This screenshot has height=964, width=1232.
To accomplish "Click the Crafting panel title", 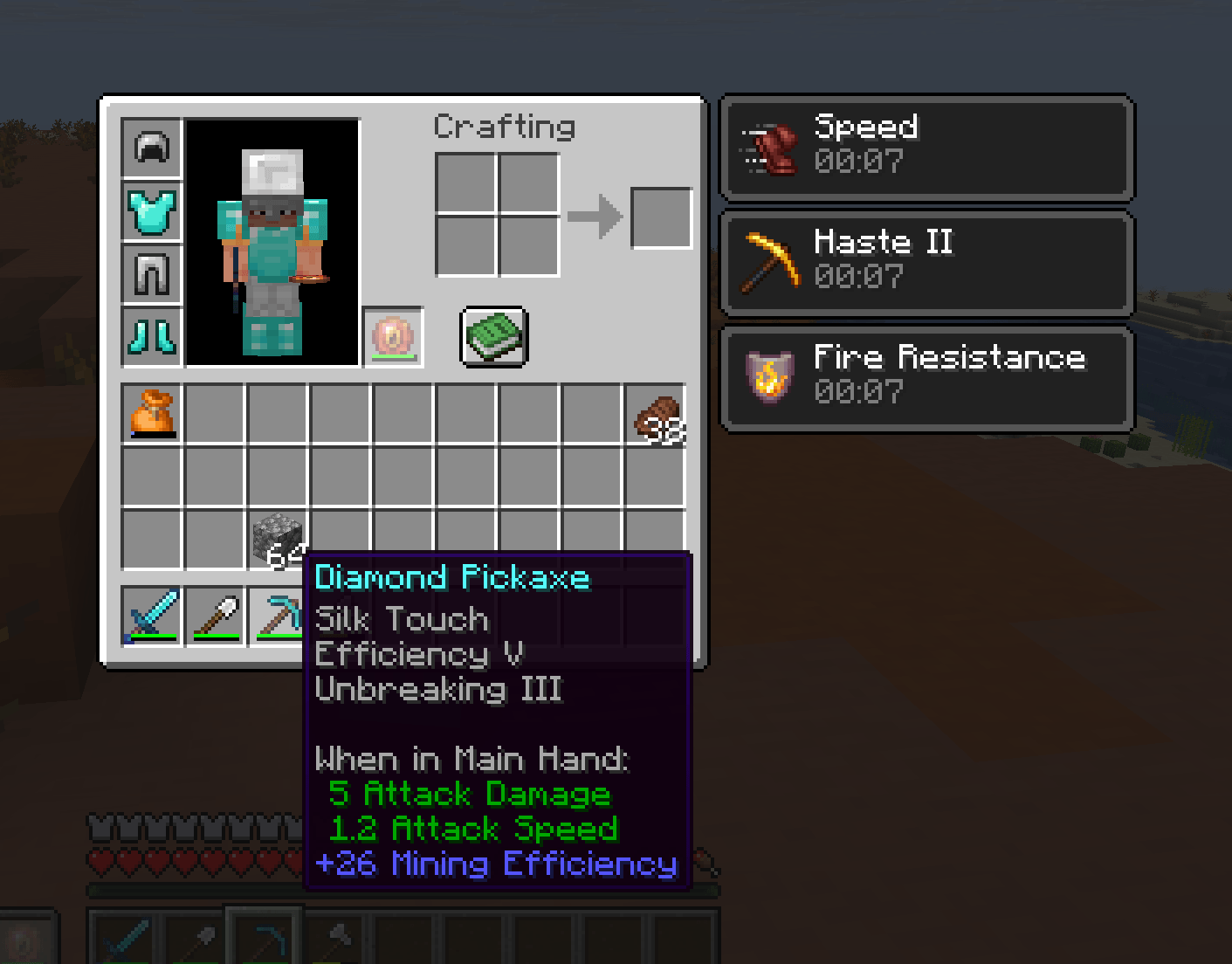I will pos(505,127).
